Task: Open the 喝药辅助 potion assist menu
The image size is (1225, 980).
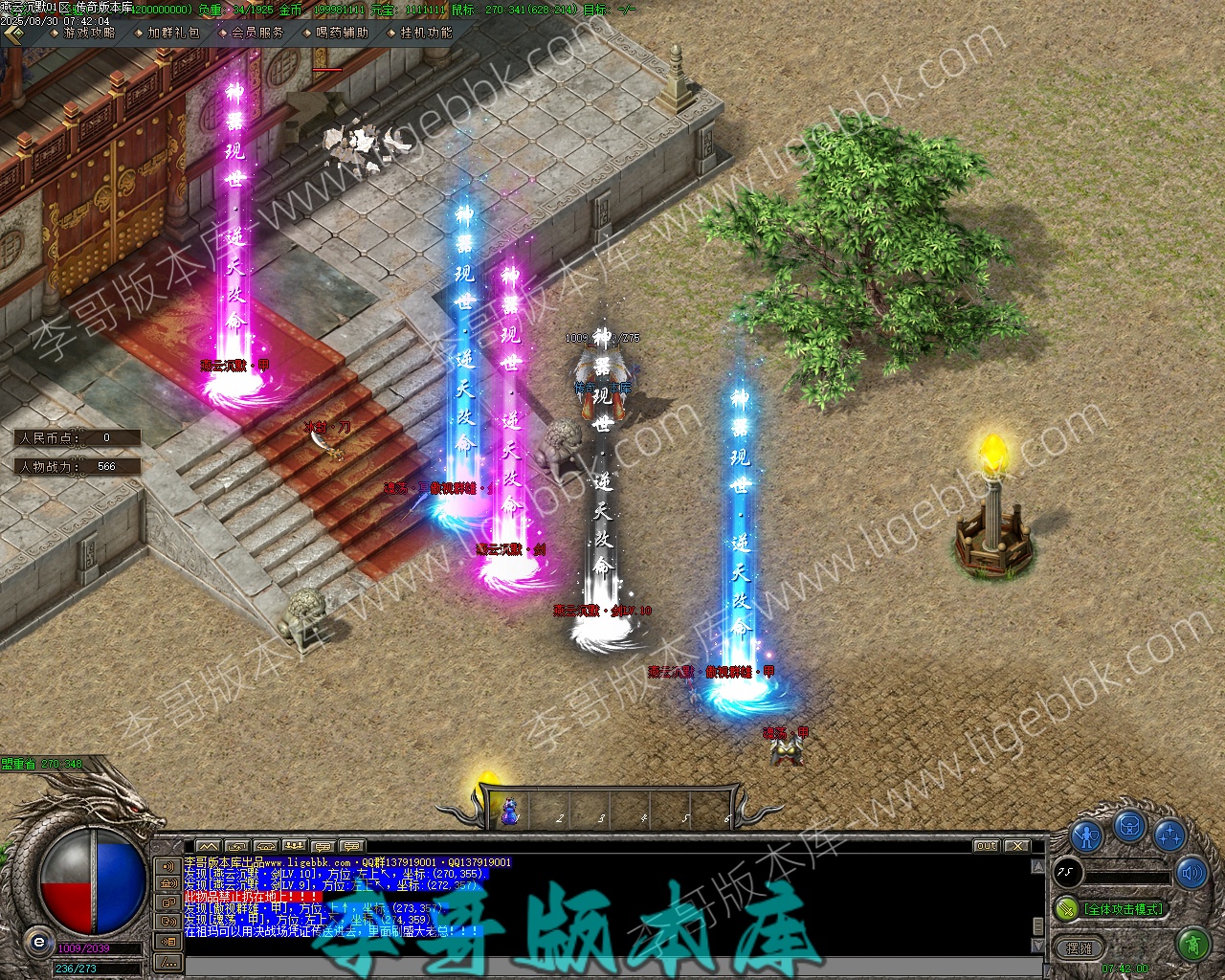Action: coord(341,33)
